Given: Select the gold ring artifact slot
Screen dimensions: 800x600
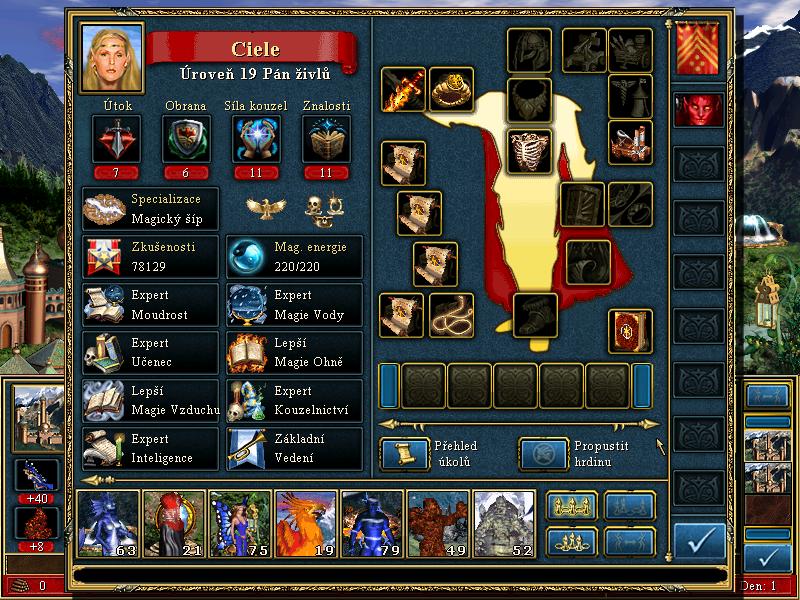Looking at the screenshot, I should tap(451, 90).
